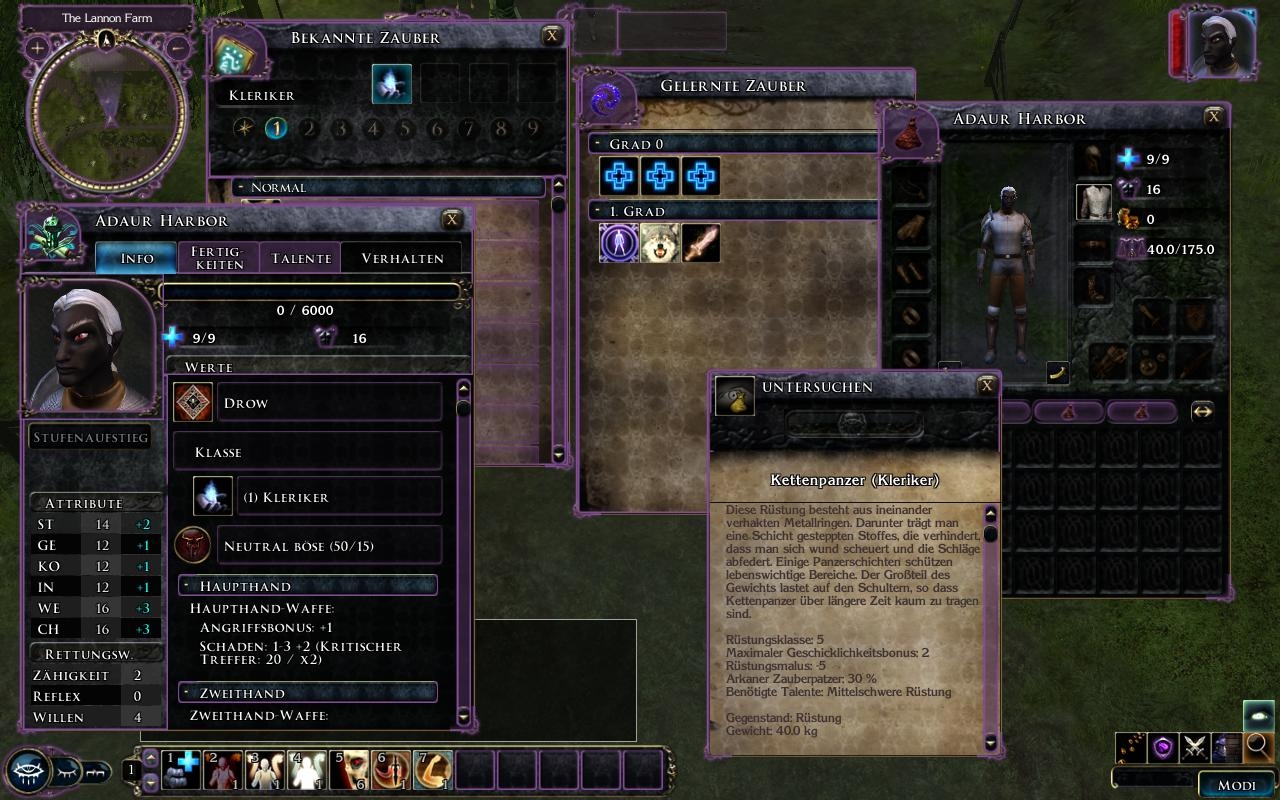Close the inventory window
The image size is (1280, 800).
point(1214,116)
